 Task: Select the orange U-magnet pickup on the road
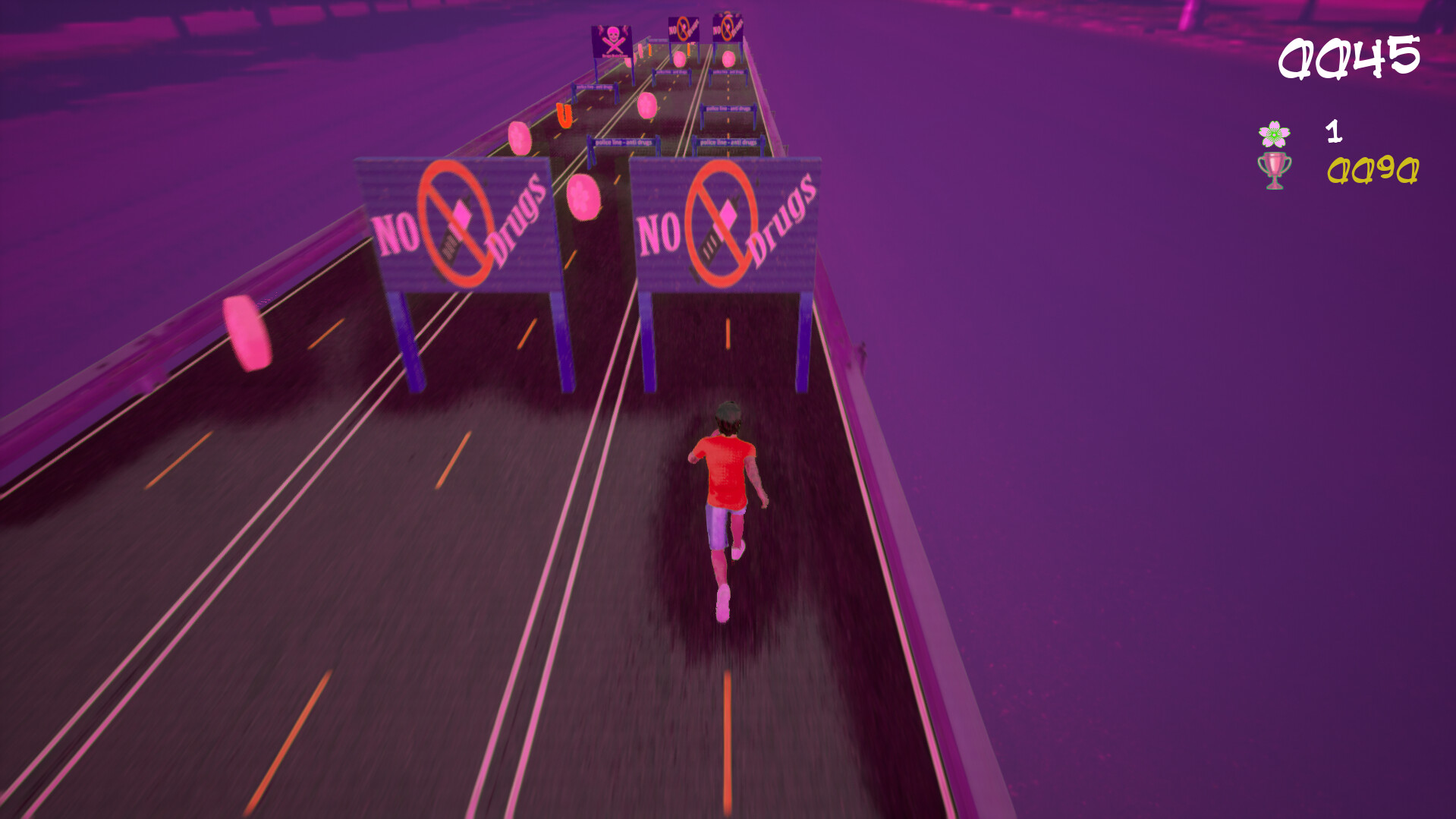[564, 115]
